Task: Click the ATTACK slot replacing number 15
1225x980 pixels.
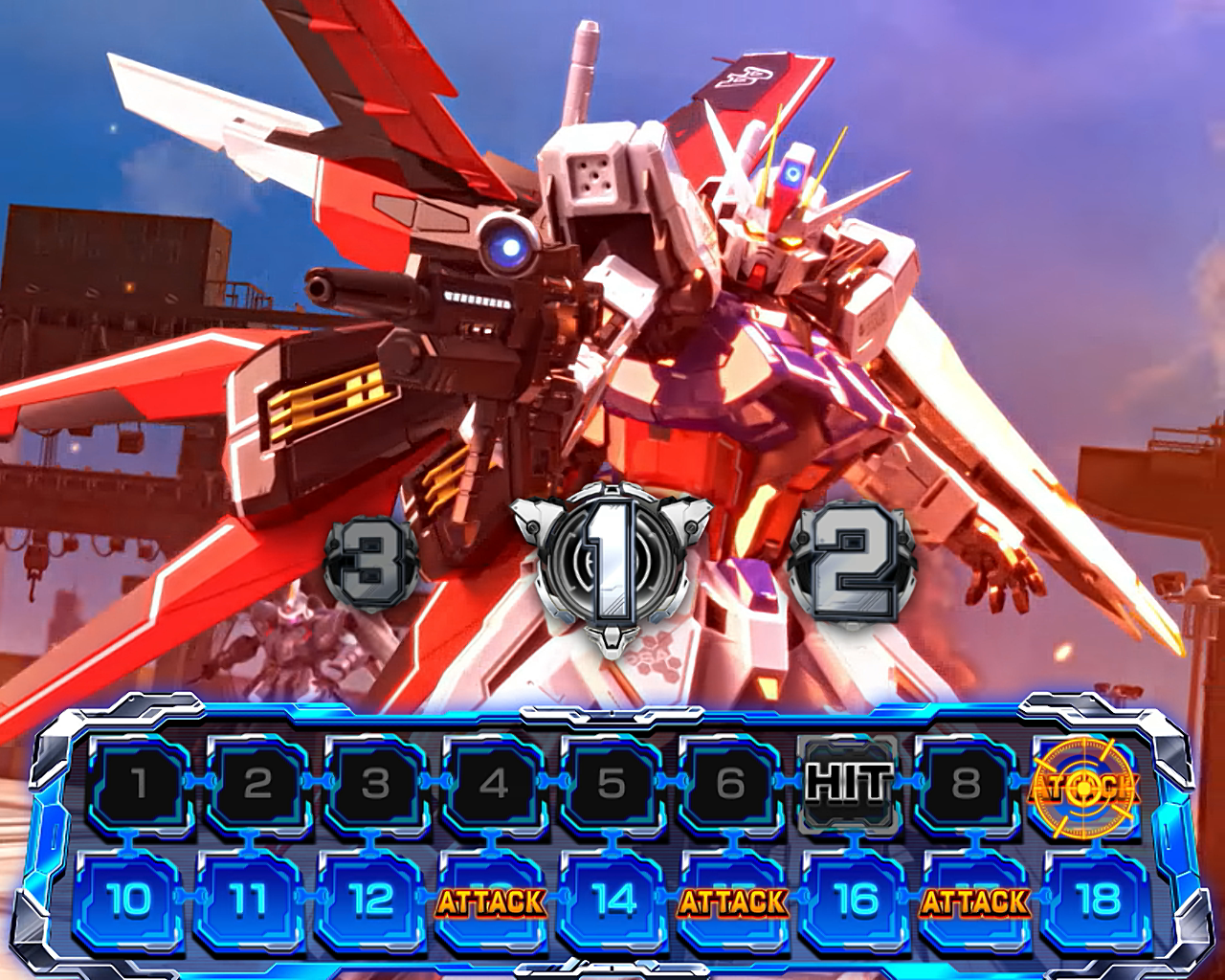Action: tap(733, 898)
